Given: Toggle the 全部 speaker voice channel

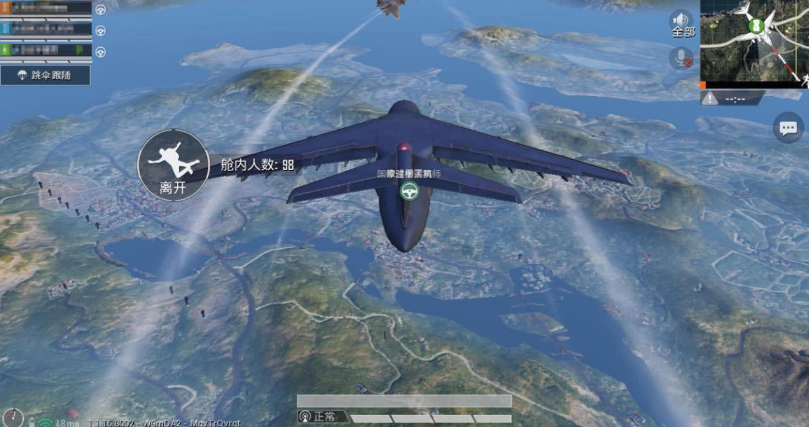Looking at the screenshot, I should [682, 22].
